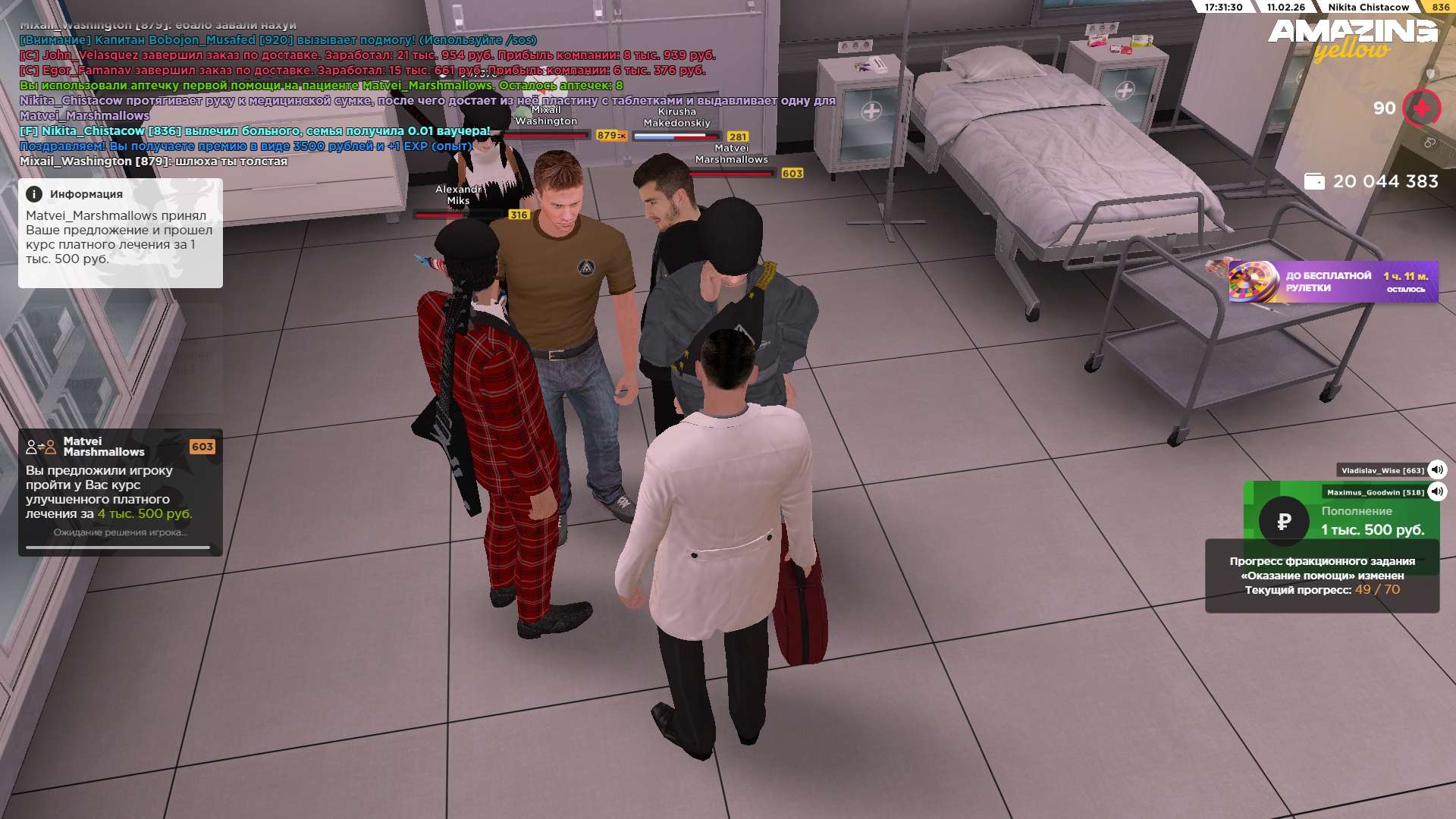Image resolution: width=1456 pixels, height=819 pixels.
Task: Click the Amazing yellow server logo
Action: pos(1353,38)
